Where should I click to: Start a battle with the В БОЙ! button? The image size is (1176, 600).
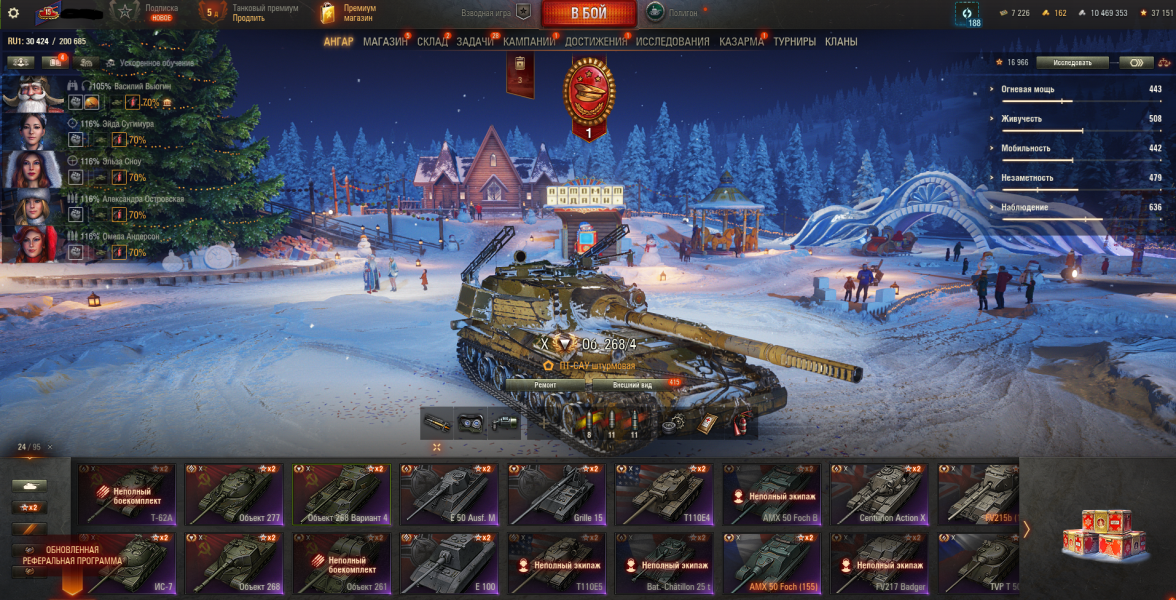[589, 13]
